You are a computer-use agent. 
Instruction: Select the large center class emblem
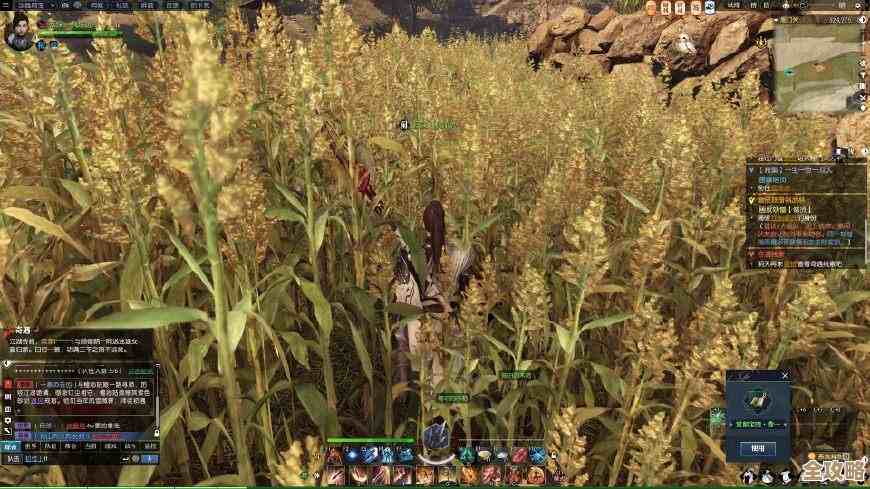point(434,438)
